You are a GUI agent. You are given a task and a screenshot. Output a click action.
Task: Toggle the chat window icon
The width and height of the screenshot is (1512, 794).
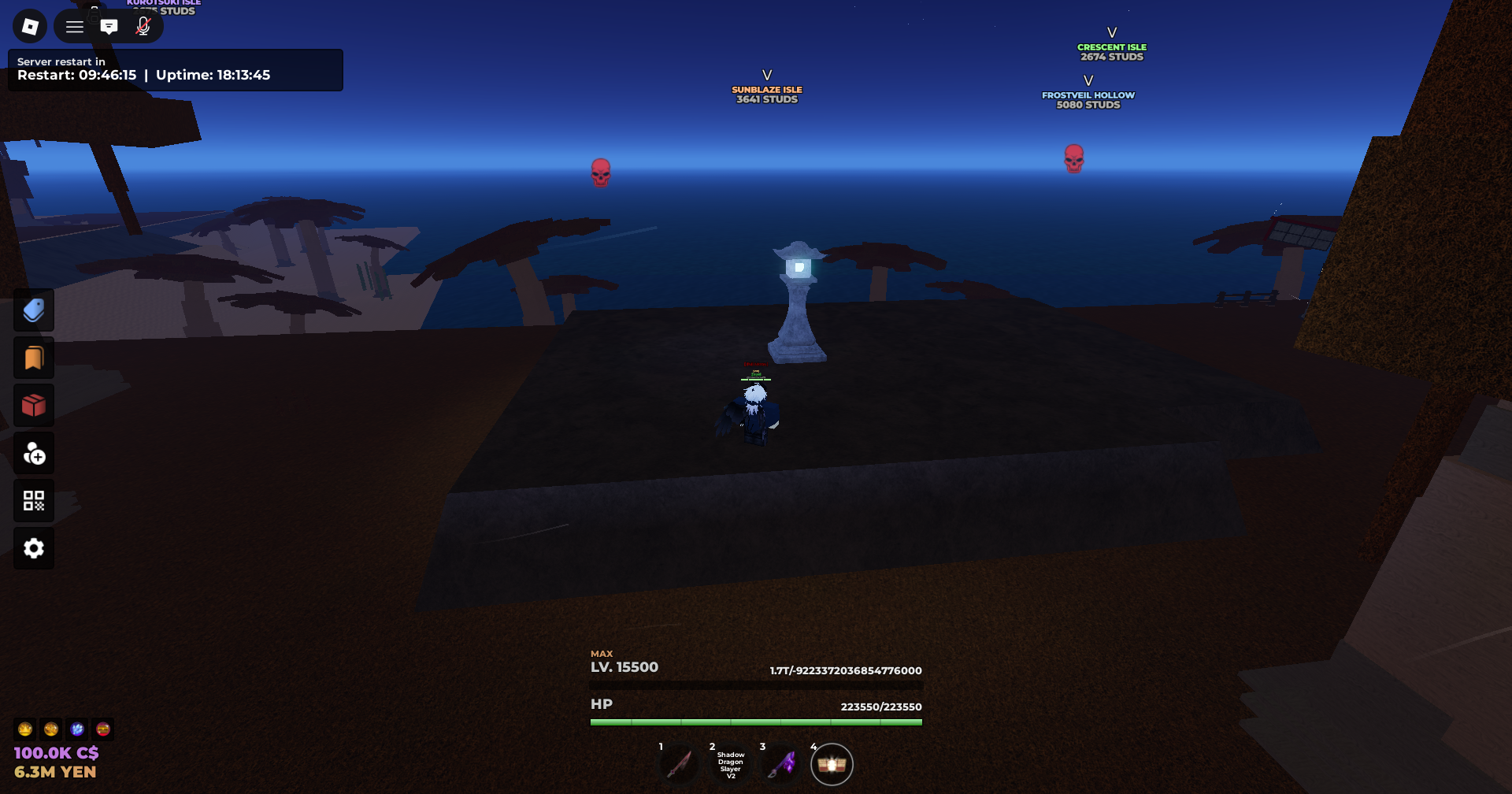pos(109,27)
